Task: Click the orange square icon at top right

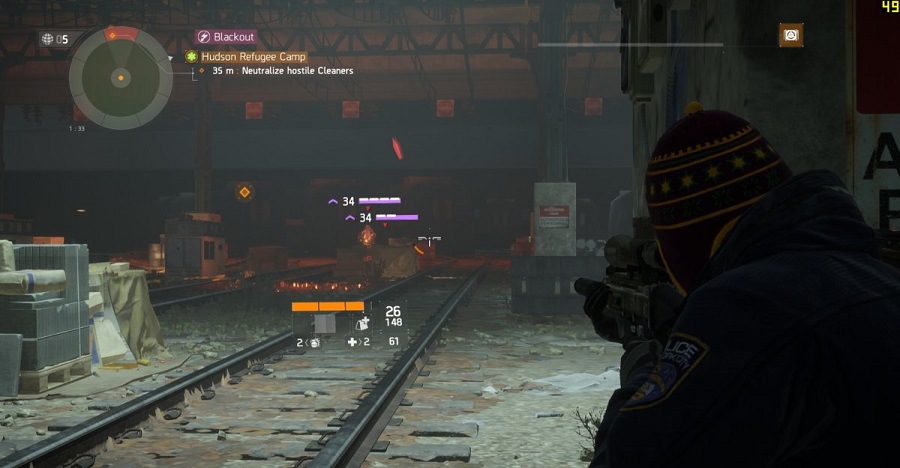Action: (x=791, y=36)
